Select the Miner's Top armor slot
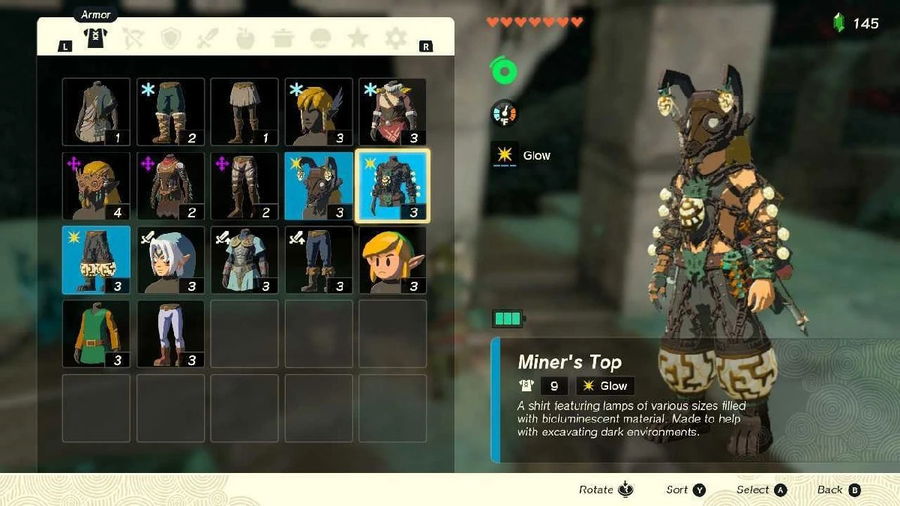Viewport: 900px width, 506px height. click(393, 186)
